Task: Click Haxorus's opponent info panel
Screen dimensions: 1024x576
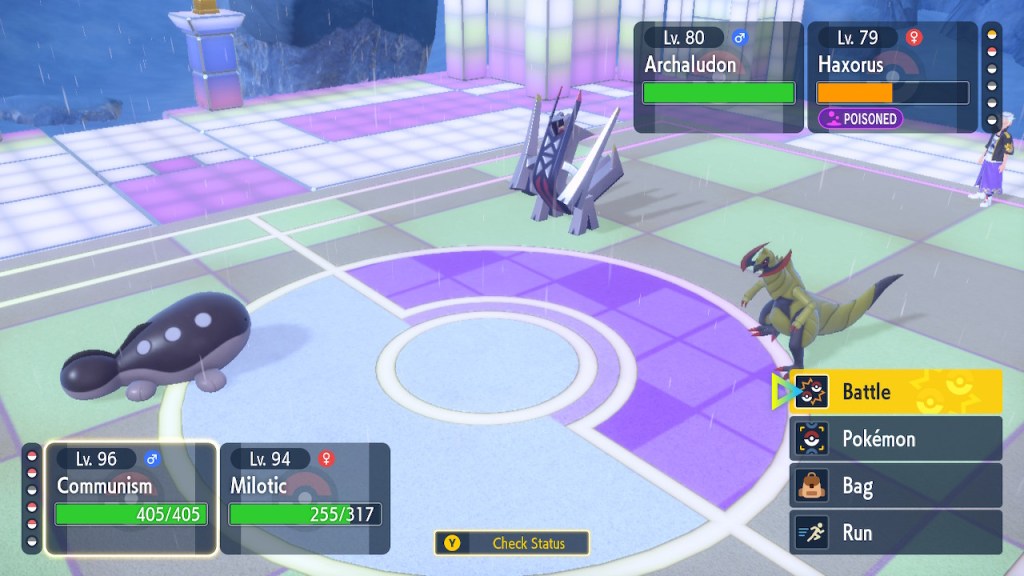Action: pyautogui.click(x=892, y=77)
